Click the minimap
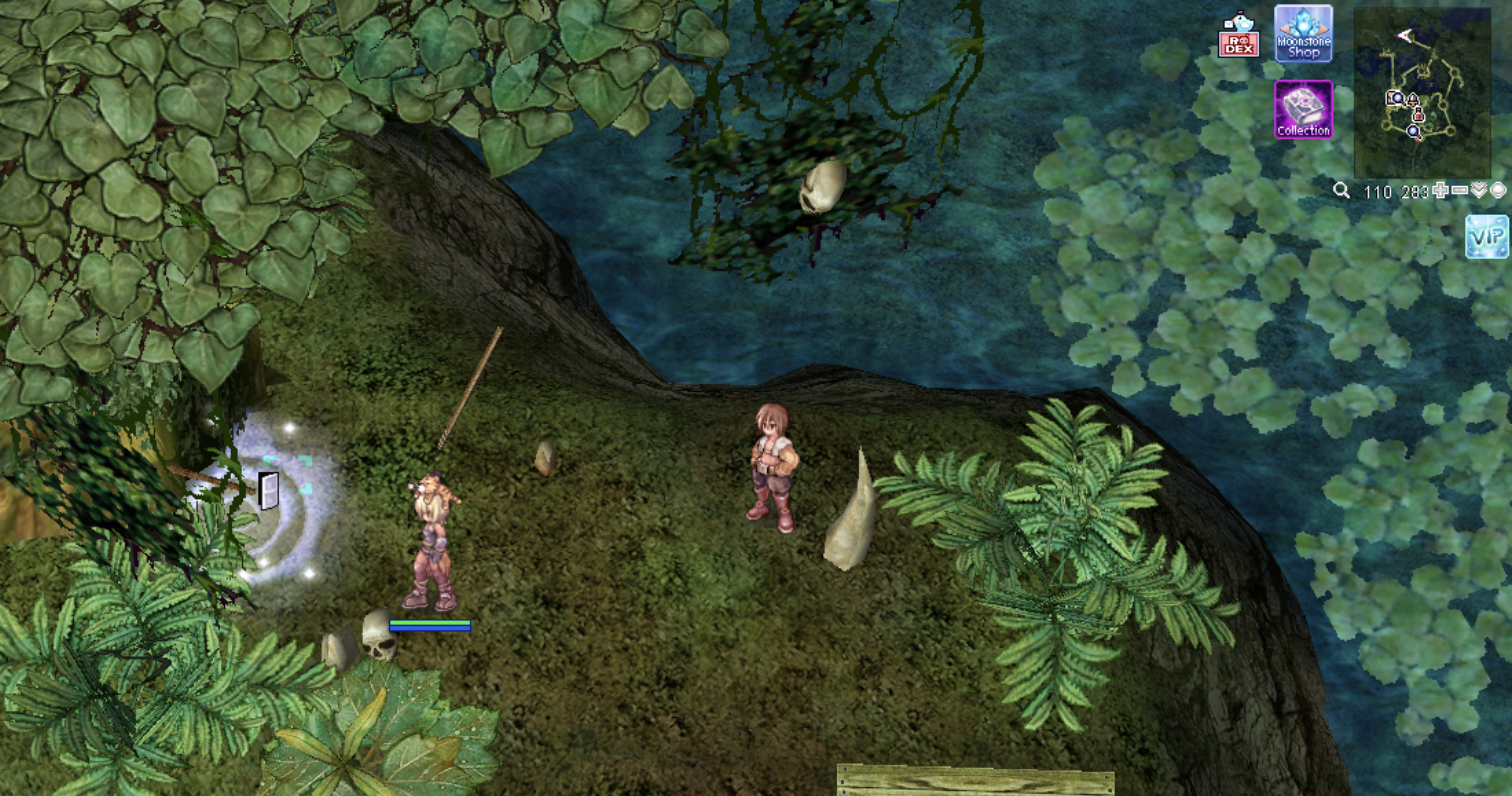Image resolution: width=1512 pixels, height=796 pixels. pos(1421,93)
